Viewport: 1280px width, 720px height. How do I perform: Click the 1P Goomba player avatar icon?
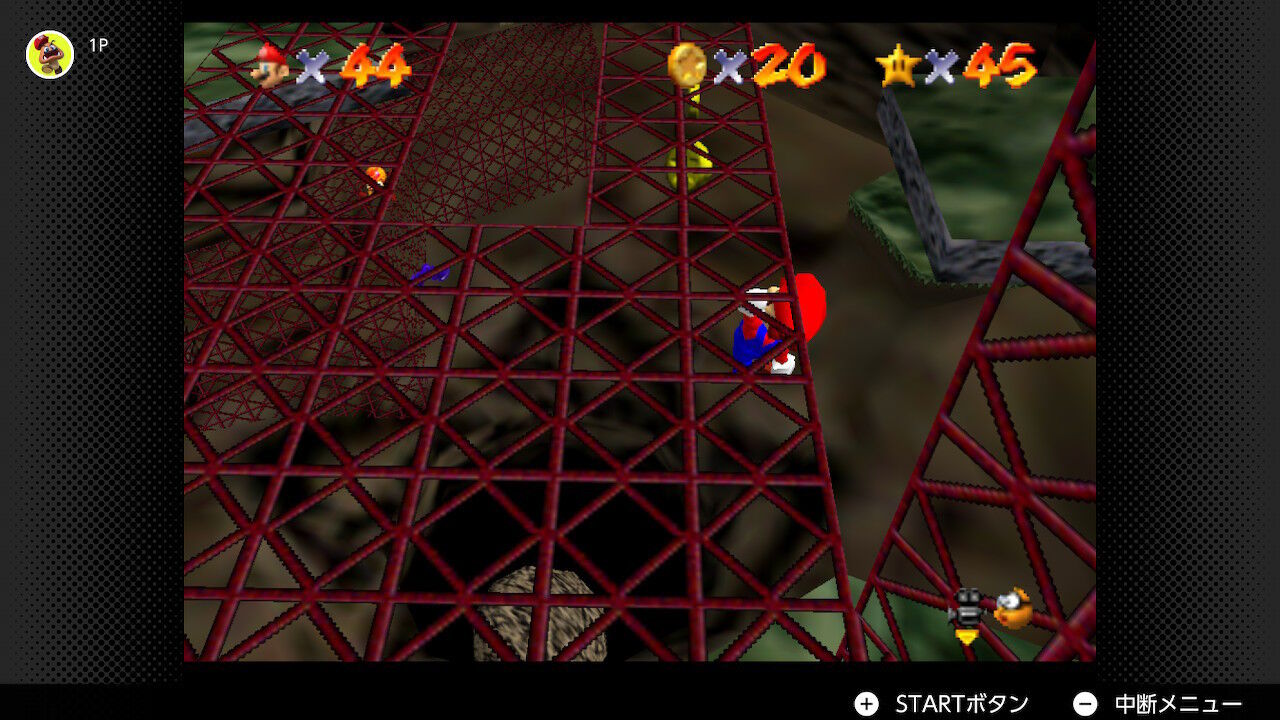coord(48,55)
